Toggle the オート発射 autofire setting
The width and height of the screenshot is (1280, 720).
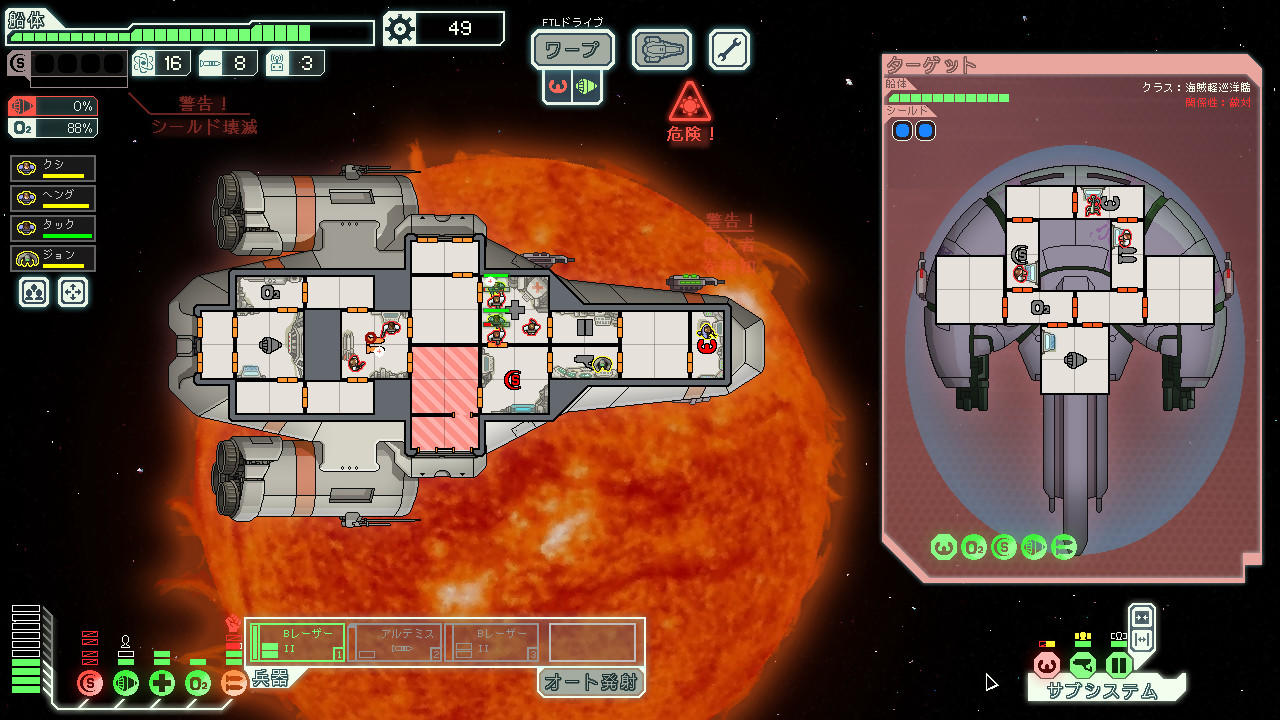(x=591, y=683)
